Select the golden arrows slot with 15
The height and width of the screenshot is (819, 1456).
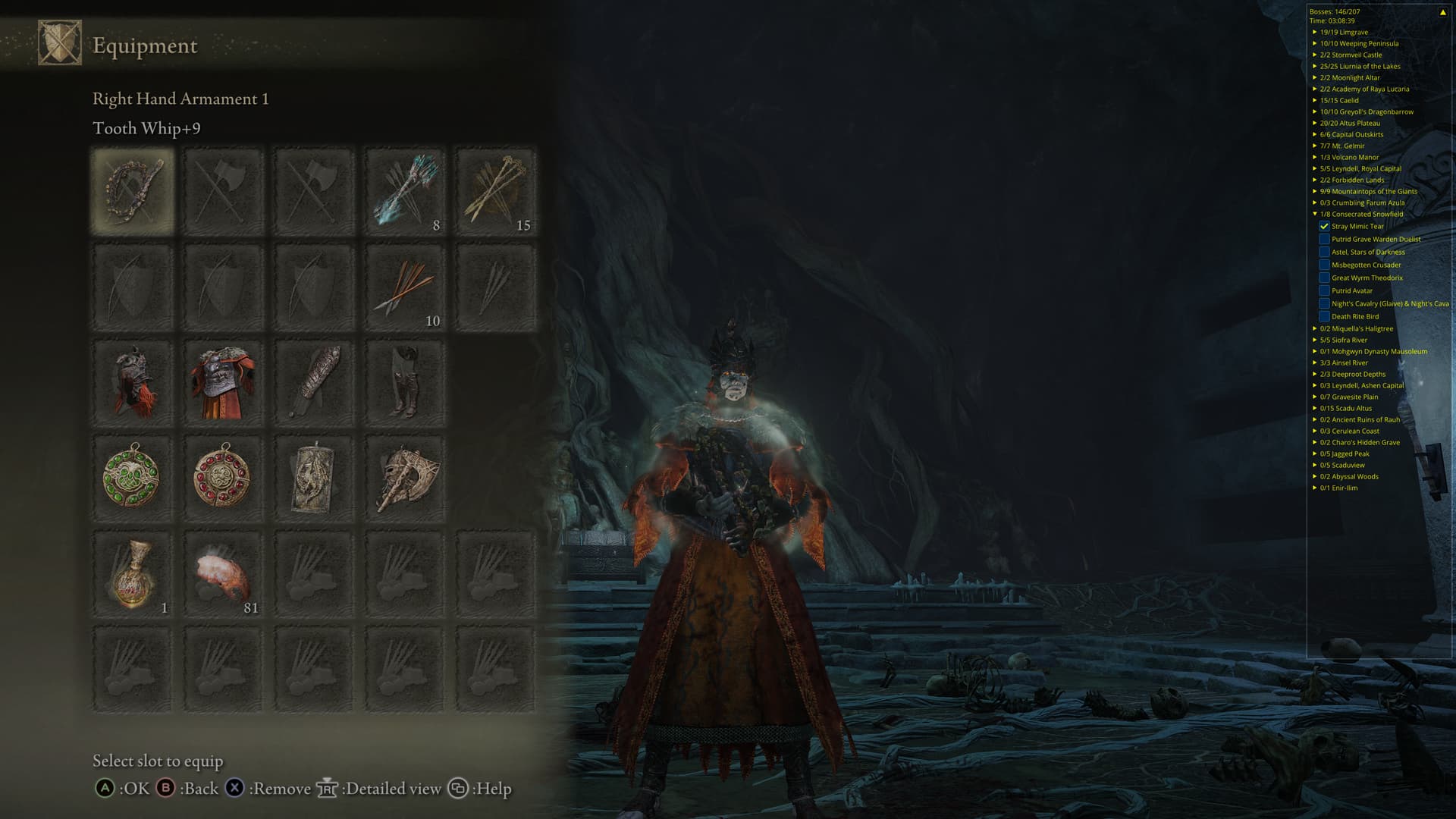tap(495, 191)
